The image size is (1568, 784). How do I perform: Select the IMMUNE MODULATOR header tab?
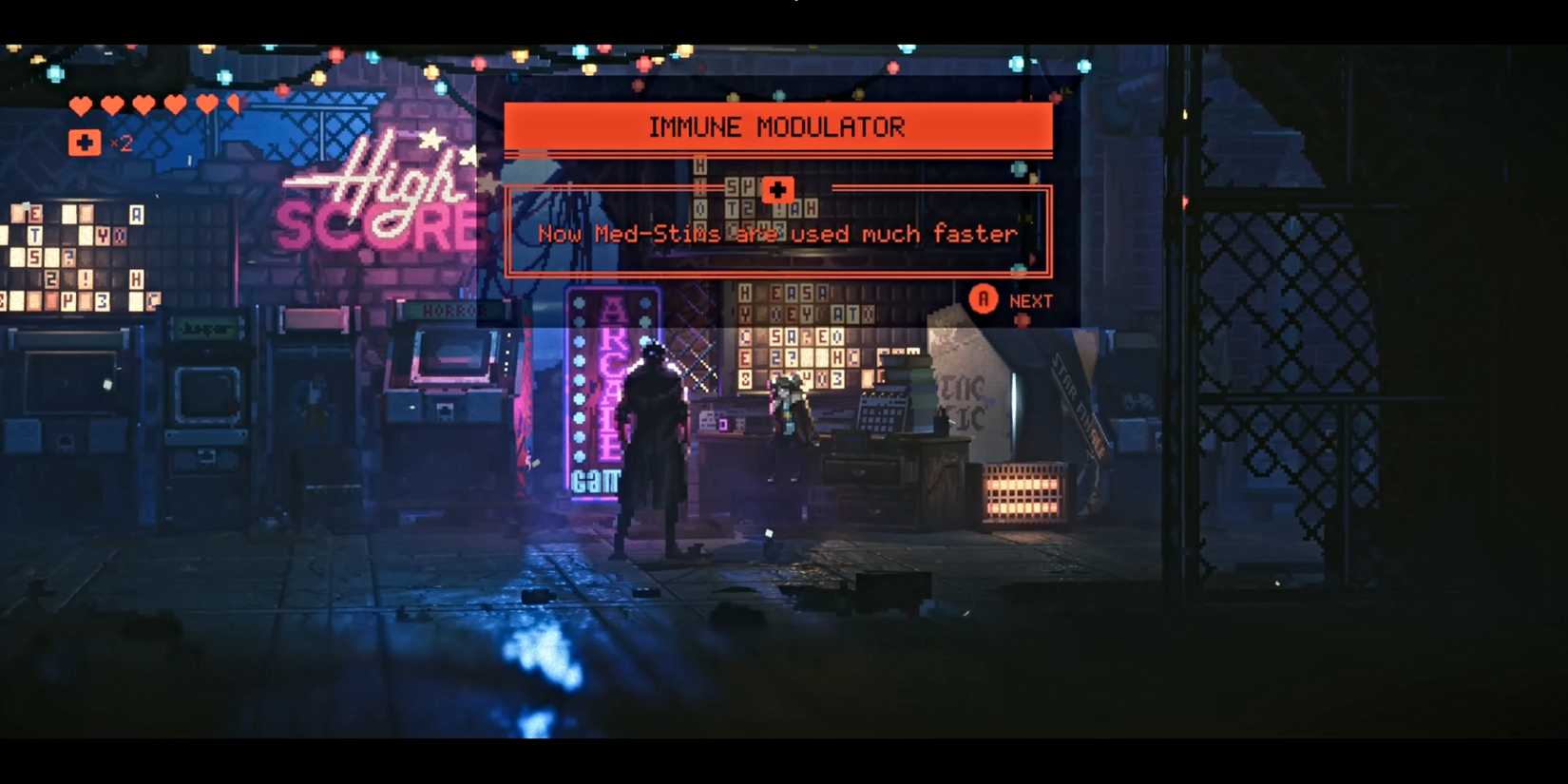[x=777, y=126]
